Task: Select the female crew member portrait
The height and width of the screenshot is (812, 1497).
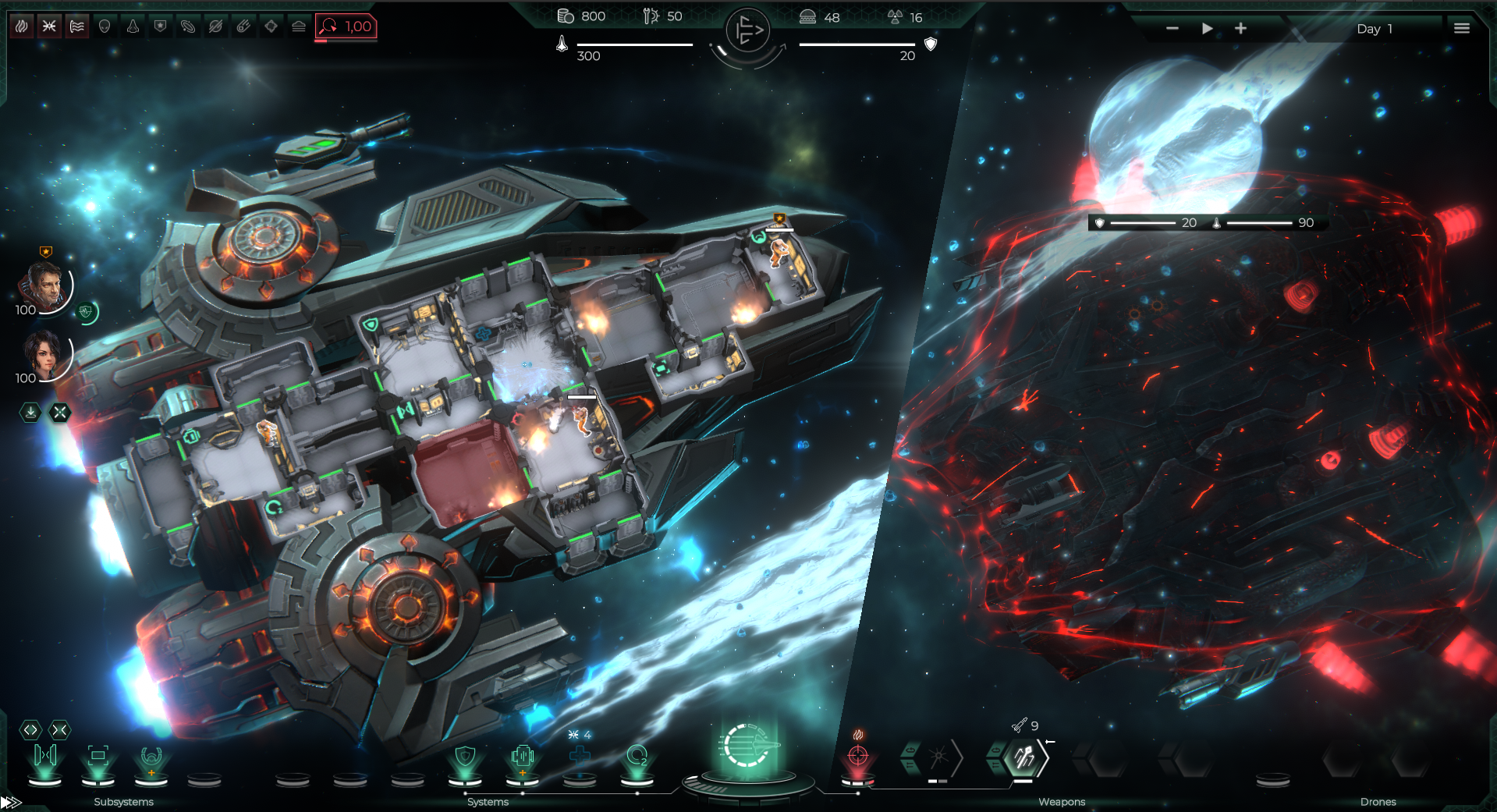Action: tap(44, 353)
